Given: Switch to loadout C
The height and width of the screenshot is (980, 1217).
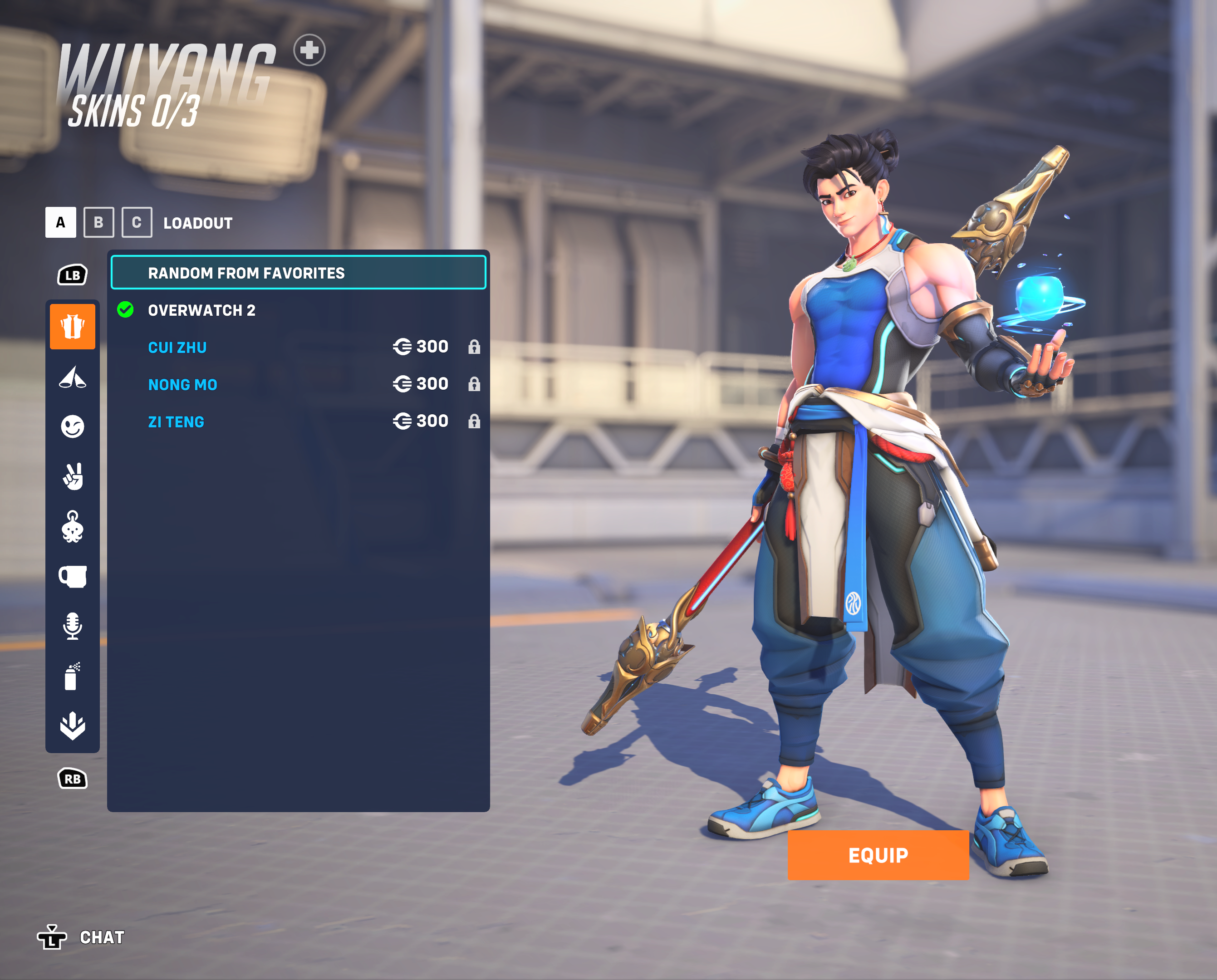Looking at the screenshot, I should tap(137, 222).
